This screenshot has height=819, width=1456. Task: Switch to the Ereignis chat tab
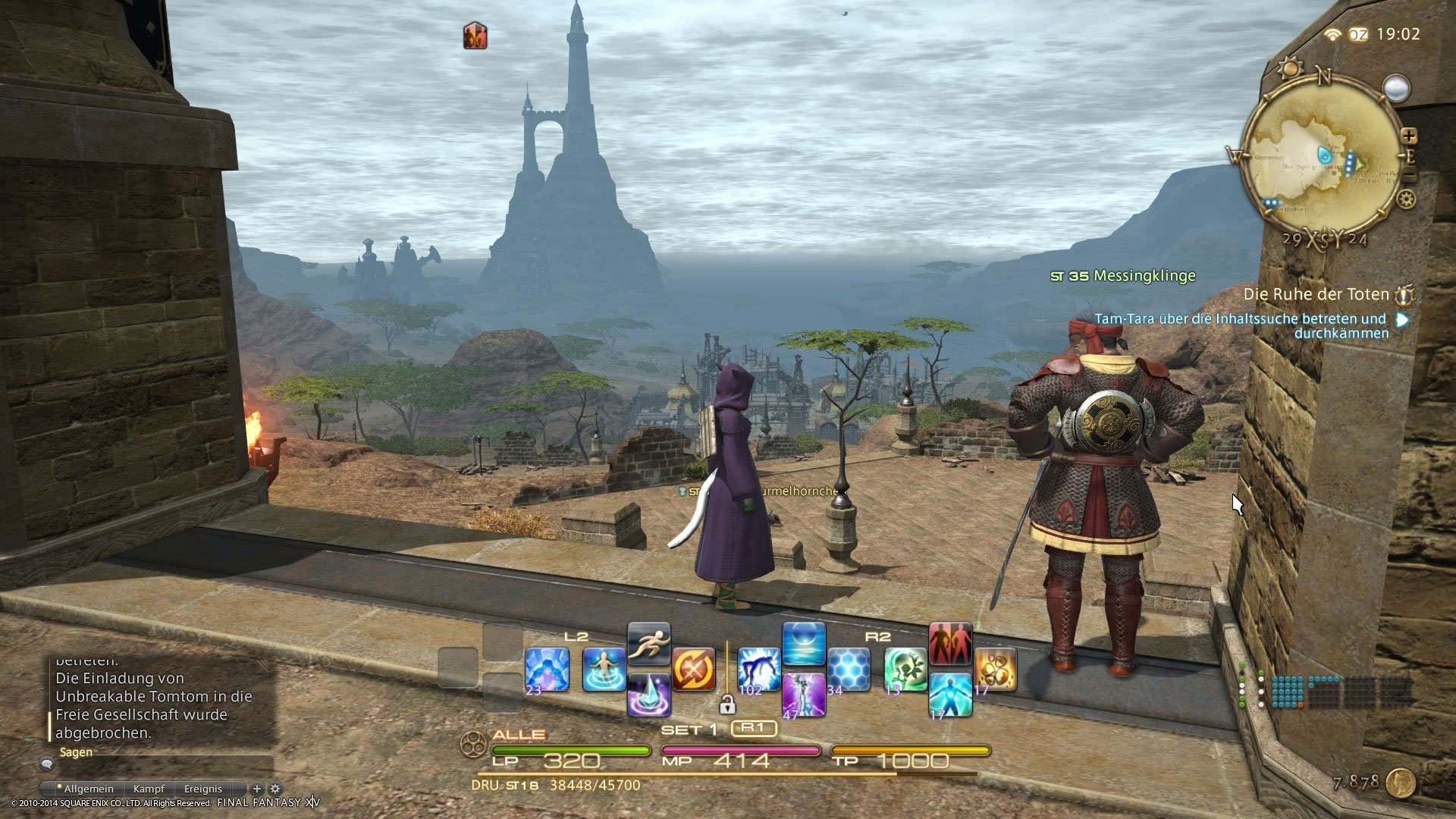[203, 789]
